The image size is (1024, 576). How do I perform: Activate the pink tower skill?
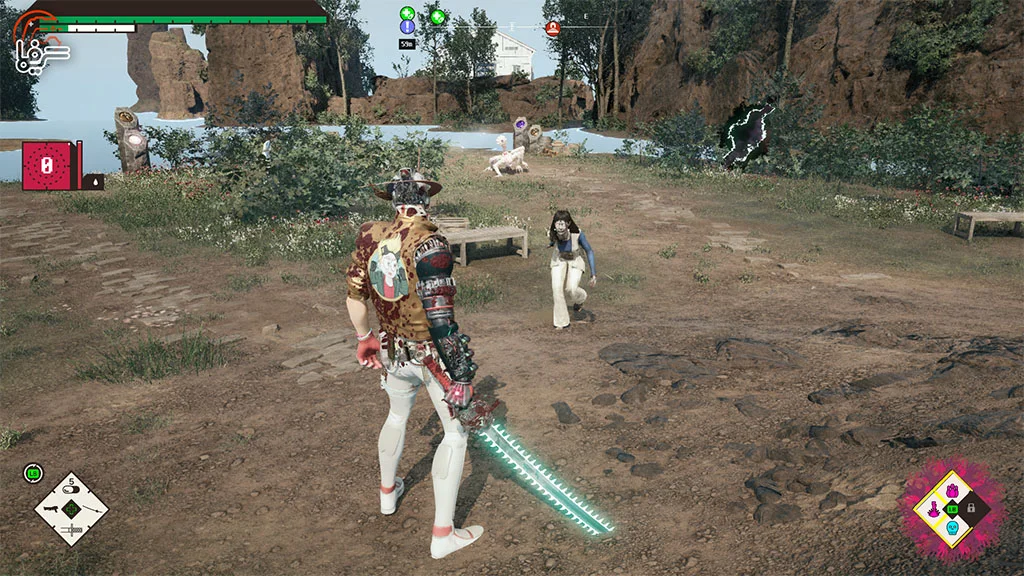click(932, 509)
